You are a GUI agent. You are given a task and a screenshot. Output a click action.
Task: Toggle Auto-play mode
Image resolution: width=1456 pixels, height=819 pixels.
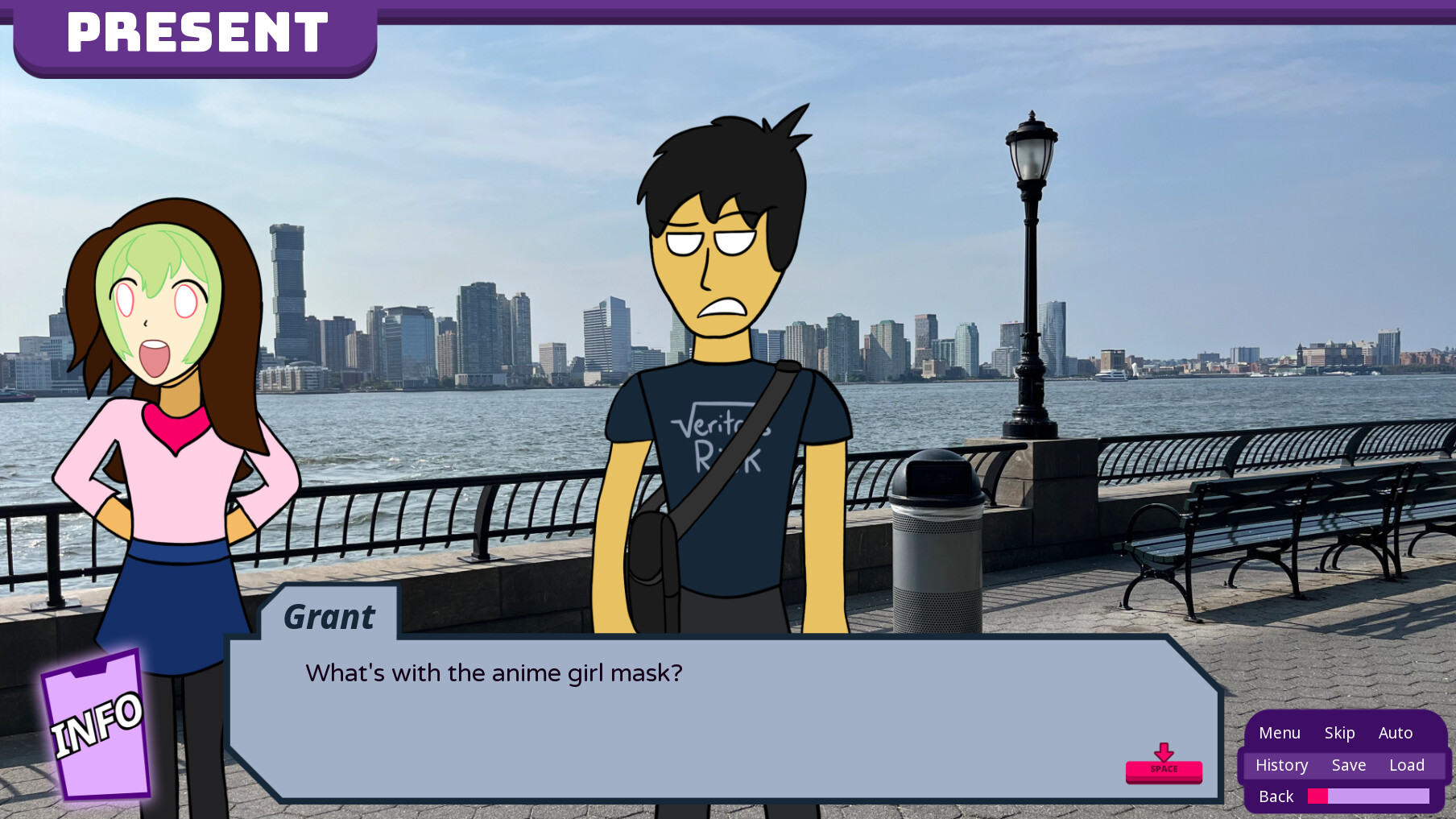point(1396,733)
